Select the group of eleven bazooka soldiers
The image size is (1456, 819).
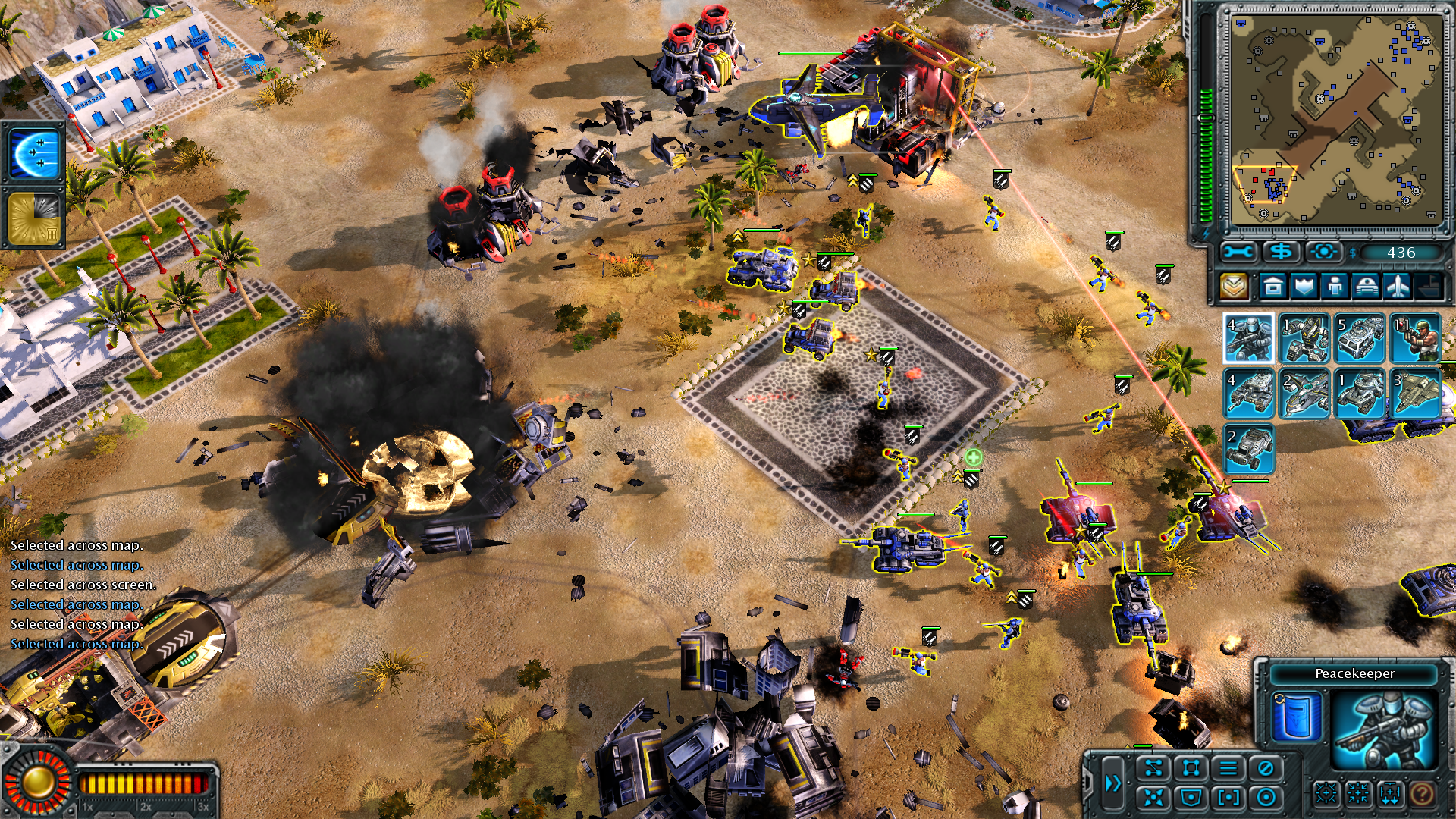[1415, 338]
